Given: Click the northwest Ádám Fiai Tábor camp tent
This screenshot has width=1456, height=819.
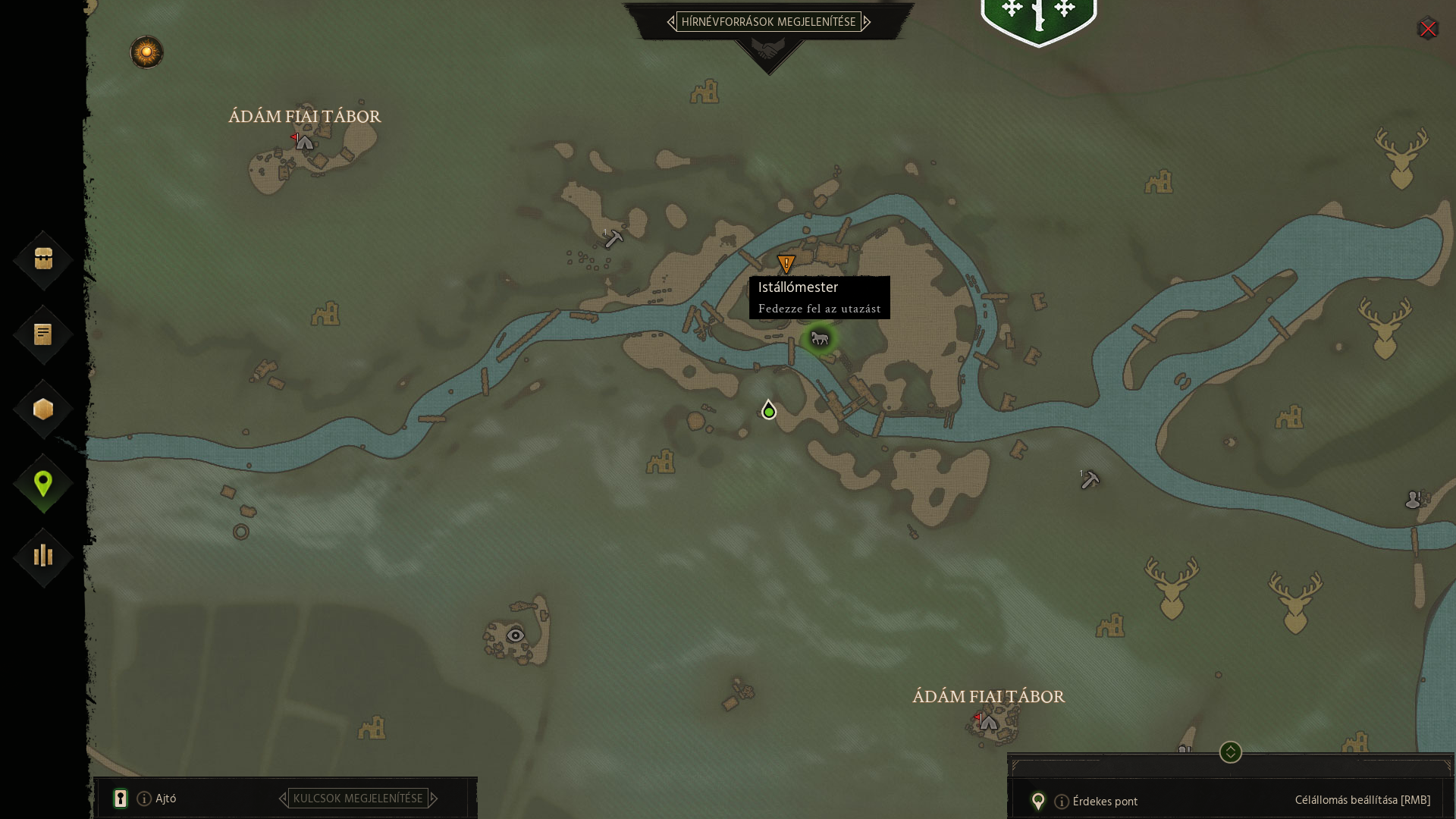Looking at the screenshot, I should [x=303, y=142].
